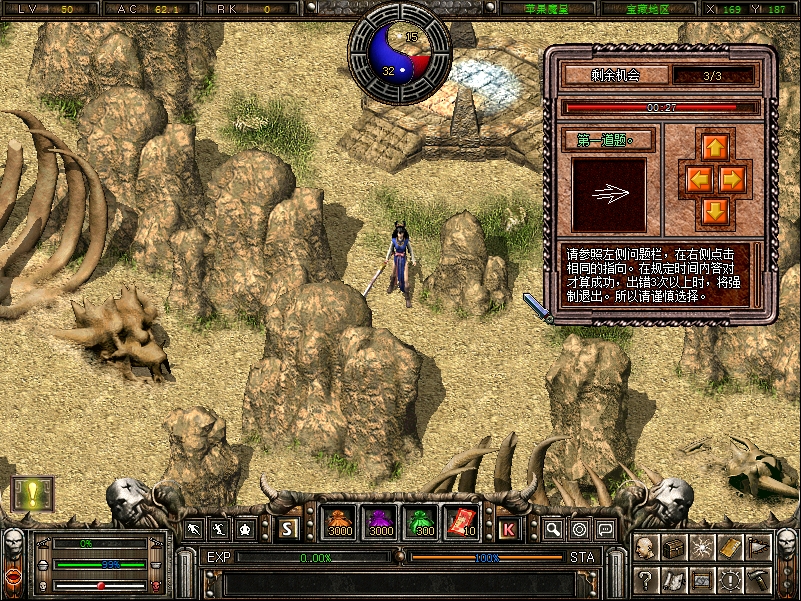Open the treasure chest inventory icon
Screen dimensions: 801x601
coord(674,548)
